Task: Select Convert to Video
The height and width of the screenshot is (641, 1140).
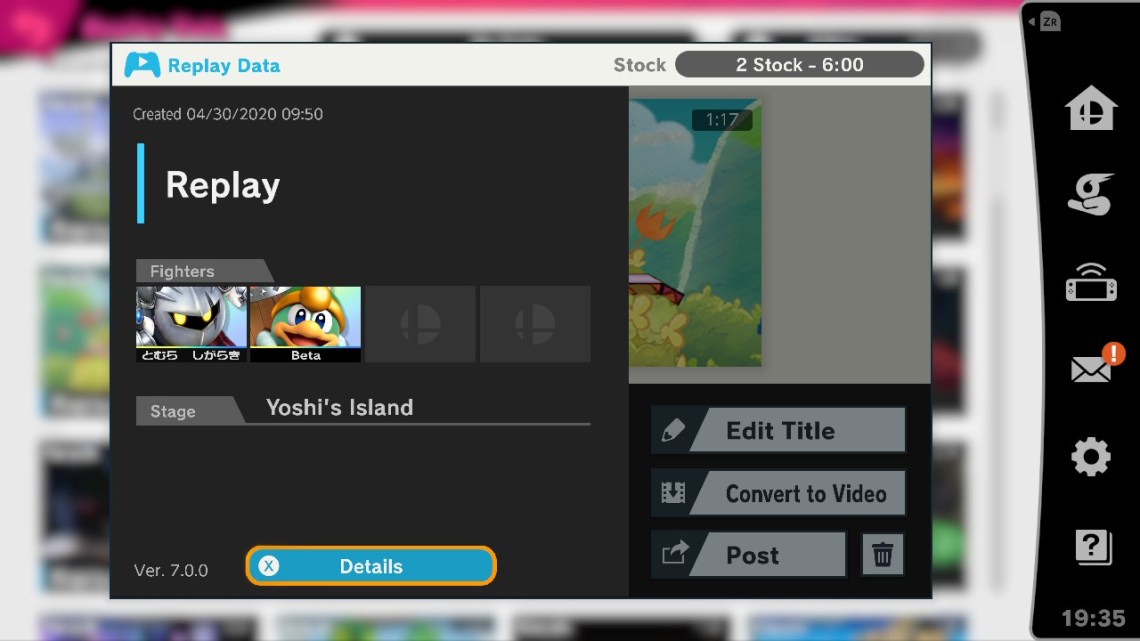Action: tap(779, 493)
